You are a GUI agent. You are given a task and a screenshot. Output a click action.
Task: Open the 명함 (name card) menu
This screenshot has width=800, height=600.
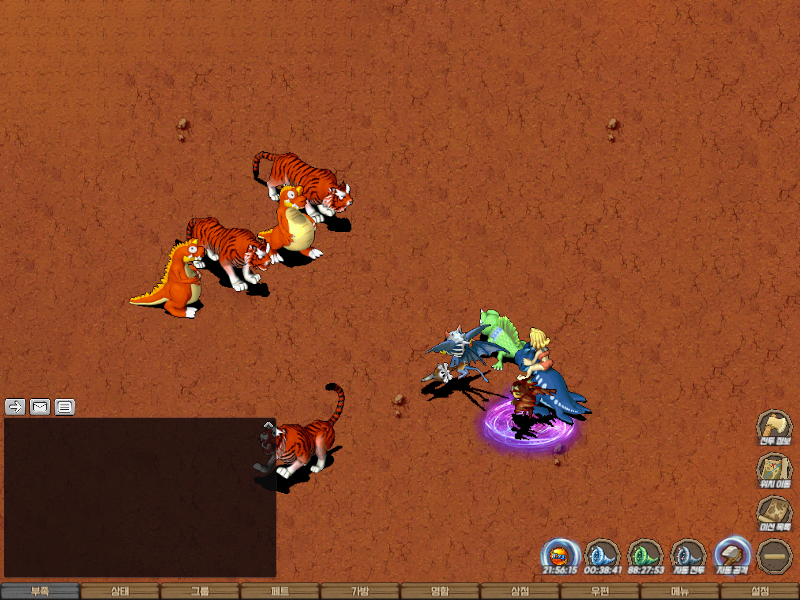click(440, 591)
